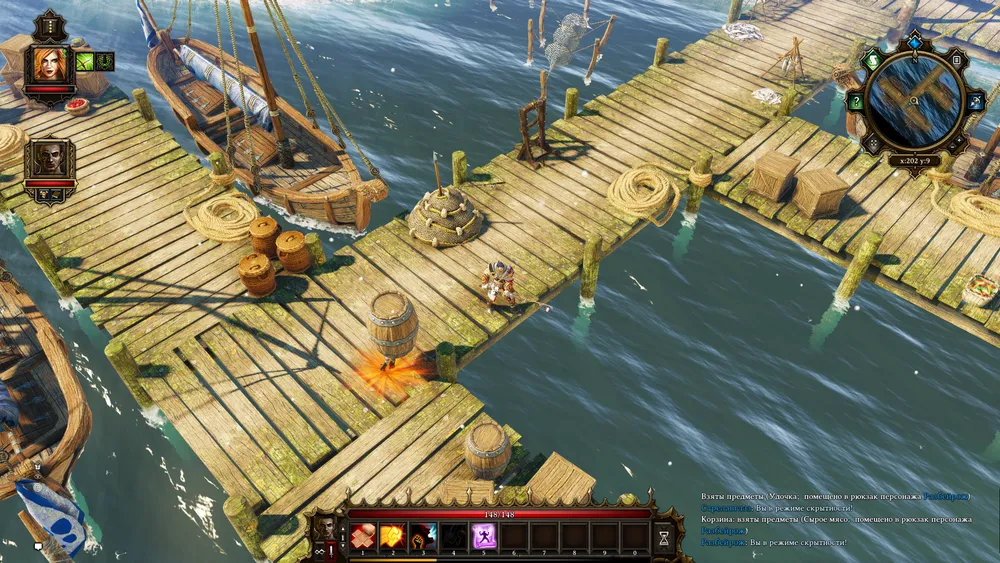The image size is (1000, 563).
Task: Select the dark-haired man's party portrait
Action: click(x=48, y=160)
